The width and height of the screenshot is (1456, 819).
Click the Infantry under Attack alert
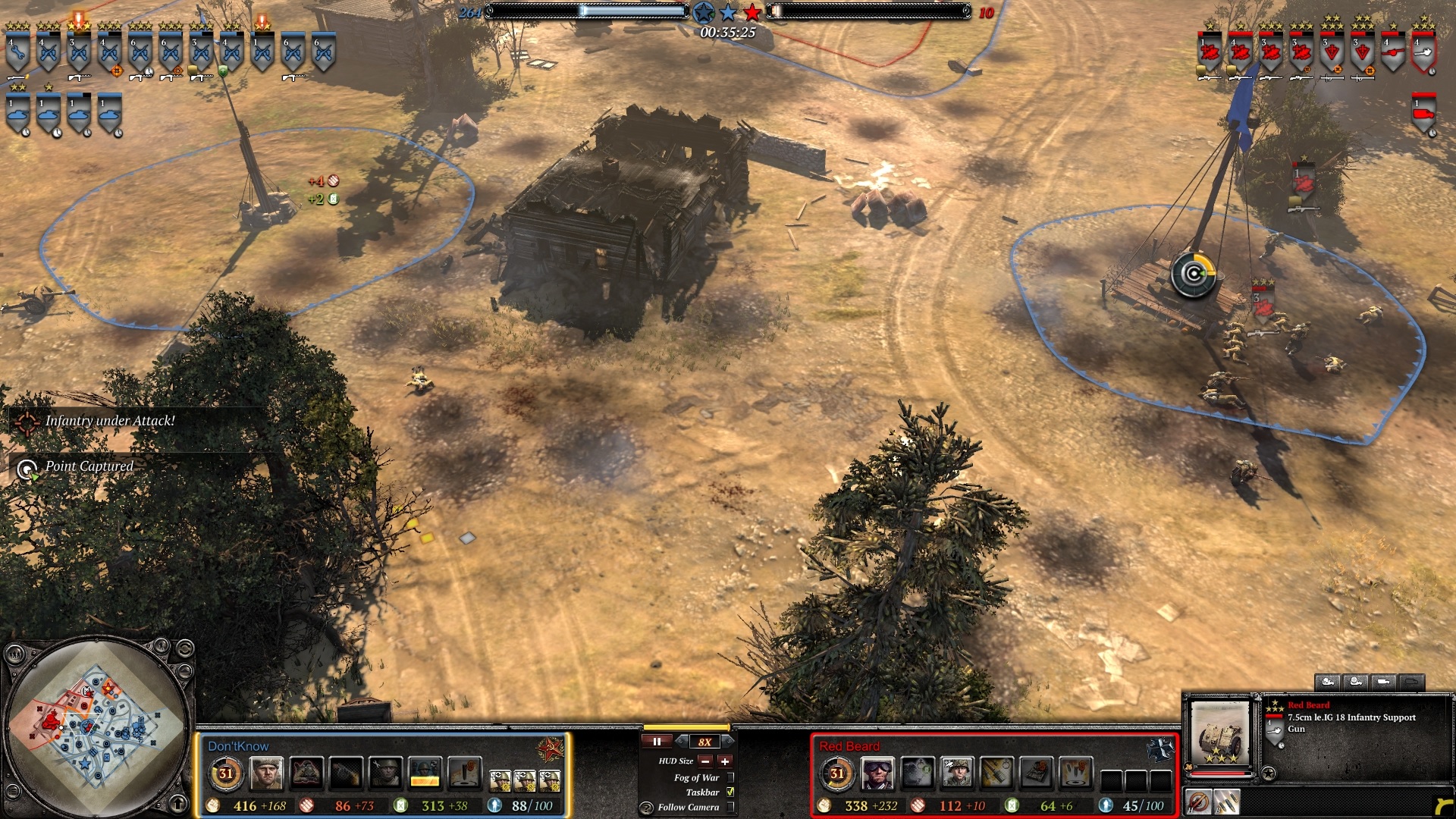tap(109, 421)
